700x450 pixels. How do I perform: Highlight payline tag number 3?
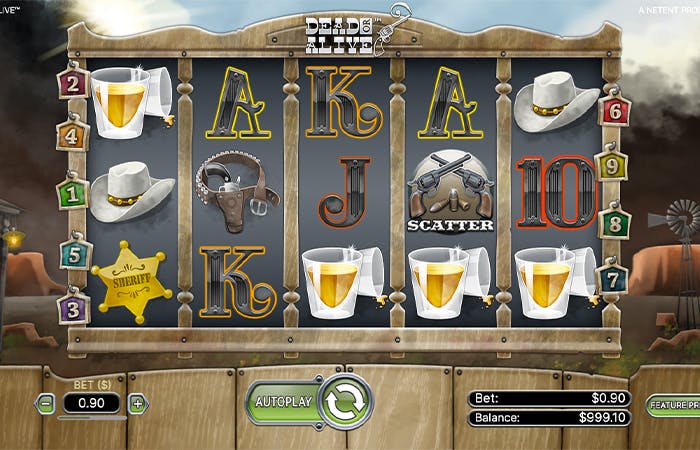[73, 307]
